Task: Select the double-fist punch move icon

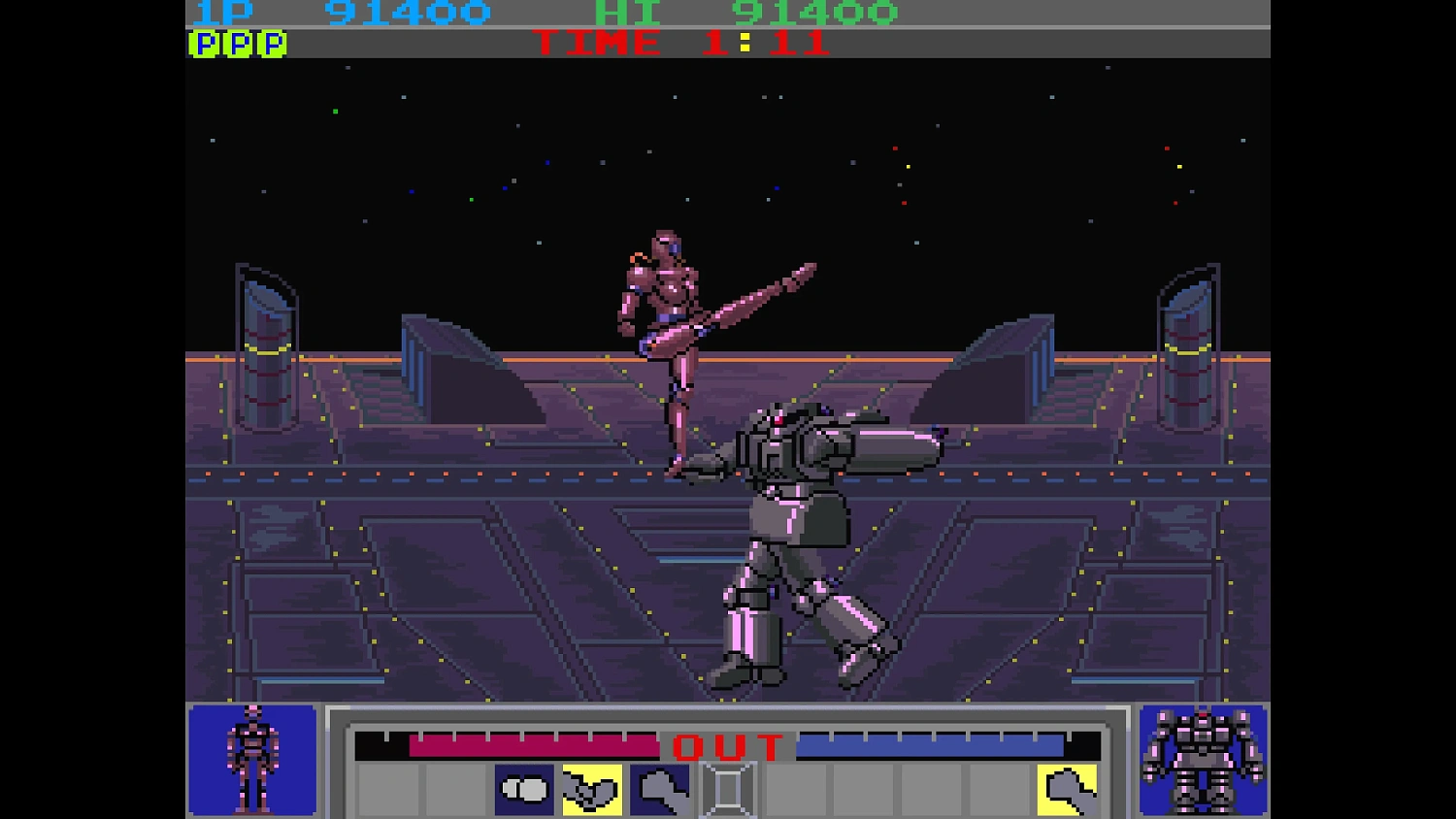Action: click(526, 788)
